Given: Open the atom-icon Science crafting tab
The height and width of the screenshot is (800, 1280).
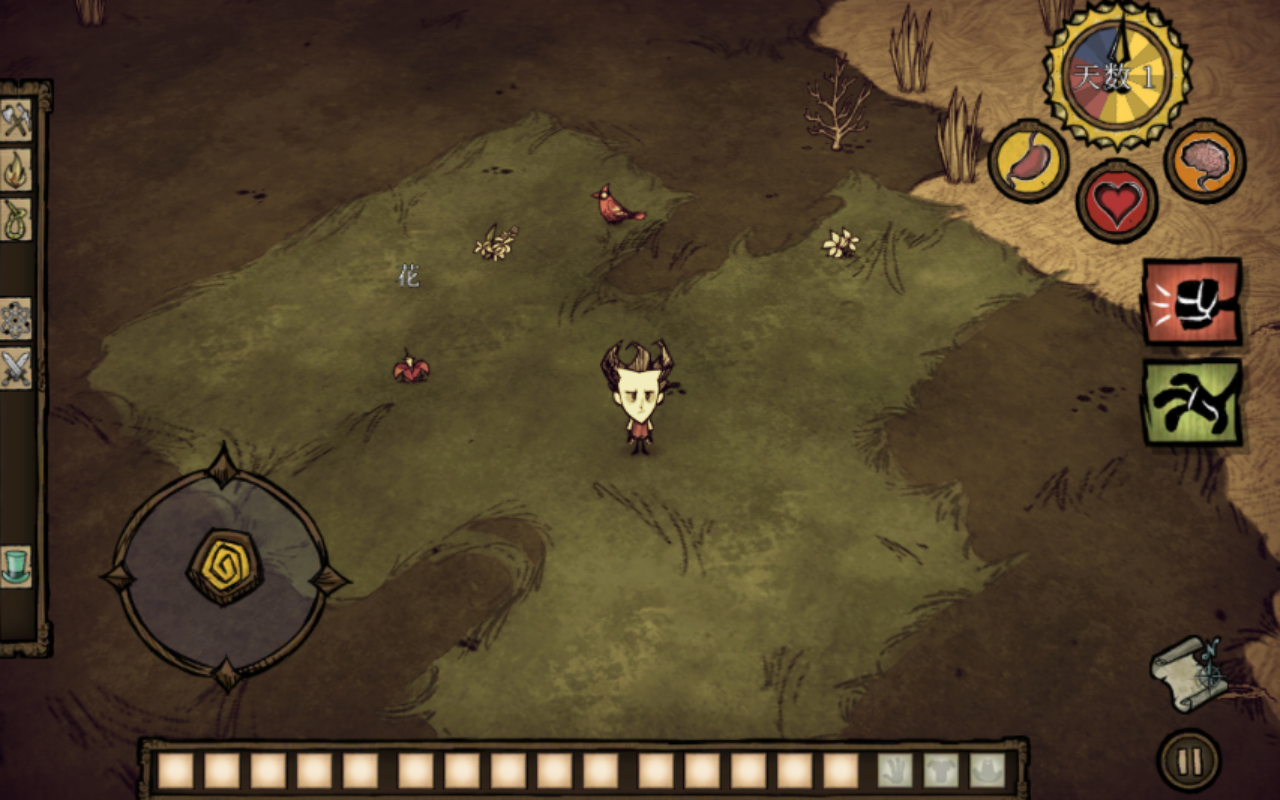Looking at the screenshot, I should click(x=16, y=319).
